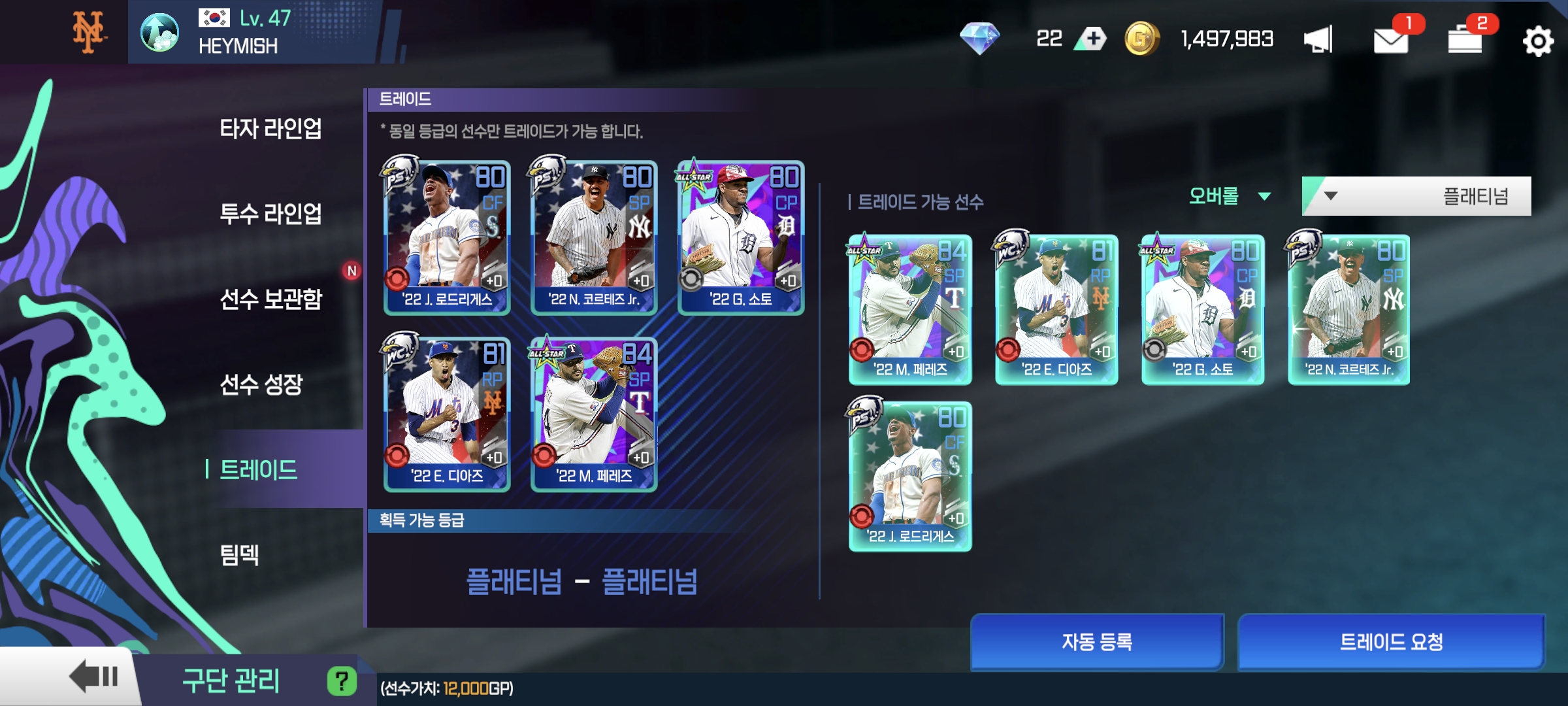The width and height of the screenshot is (1568, 706).
Task: Open the mail envelope inbox
Action: (1390, 41)
